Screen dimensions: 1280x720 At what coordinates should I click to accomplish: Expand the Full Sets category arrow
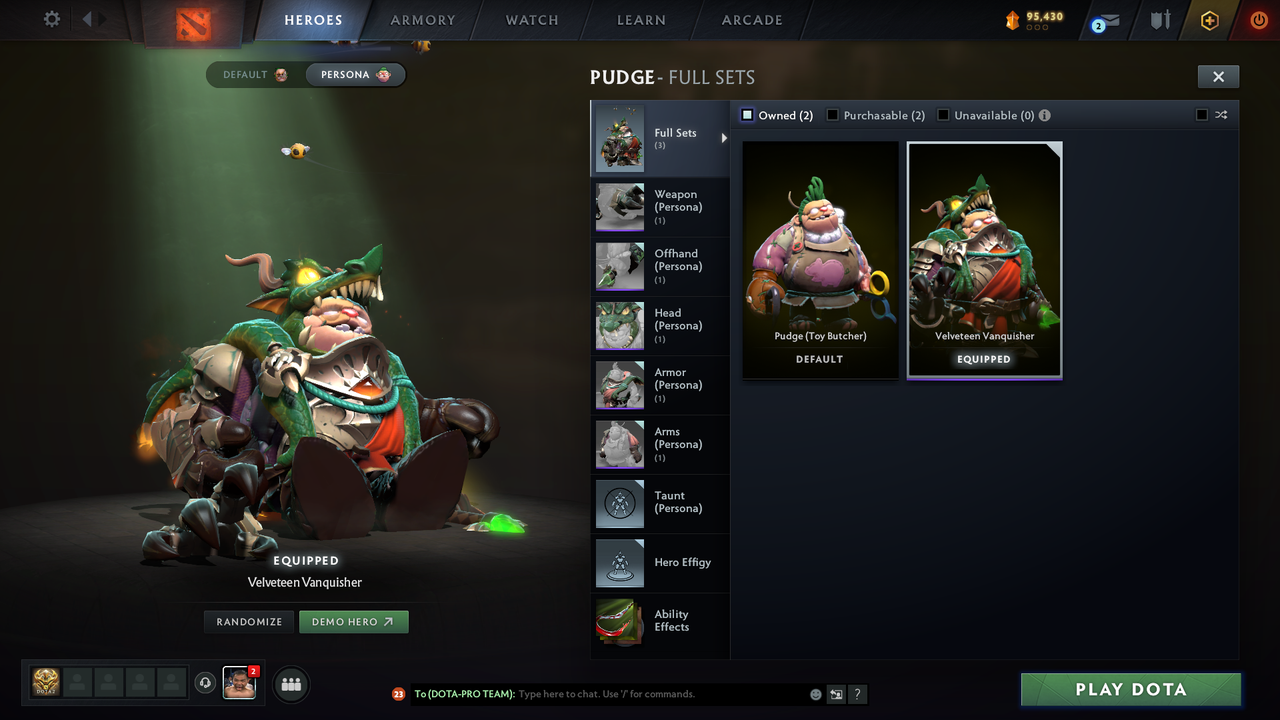tap(725, 140)
